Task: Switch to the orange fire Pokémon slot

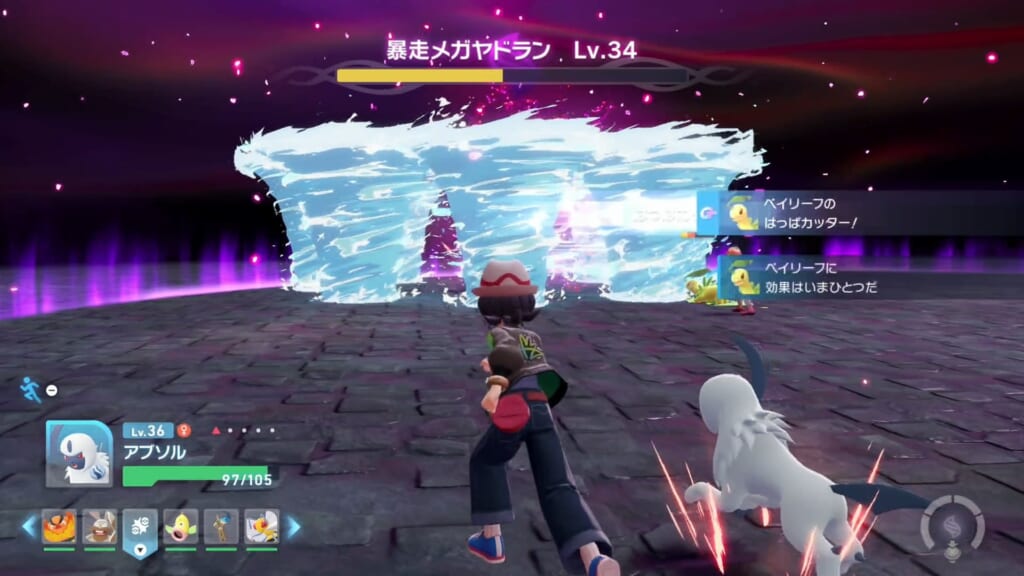Action: tap(59, 526)
